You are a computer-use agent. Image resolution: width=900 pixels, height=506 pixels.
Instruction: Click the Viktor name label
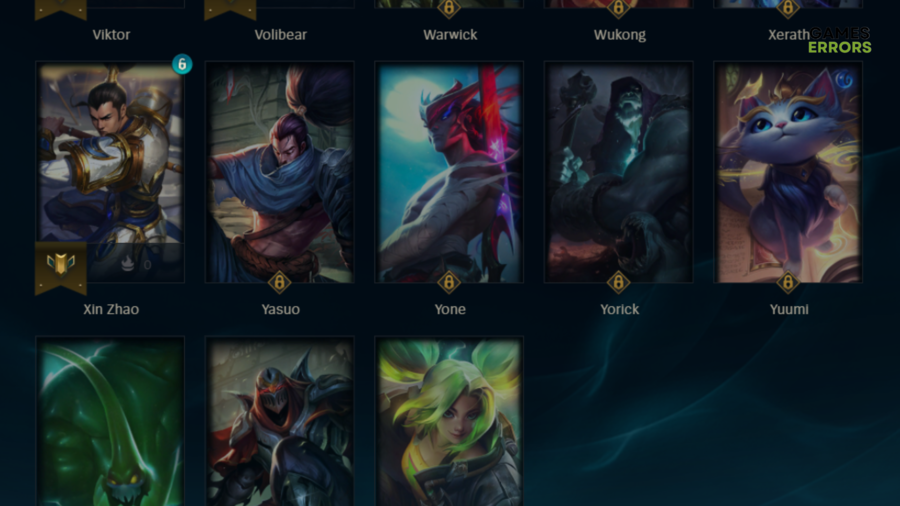(110, 35)
